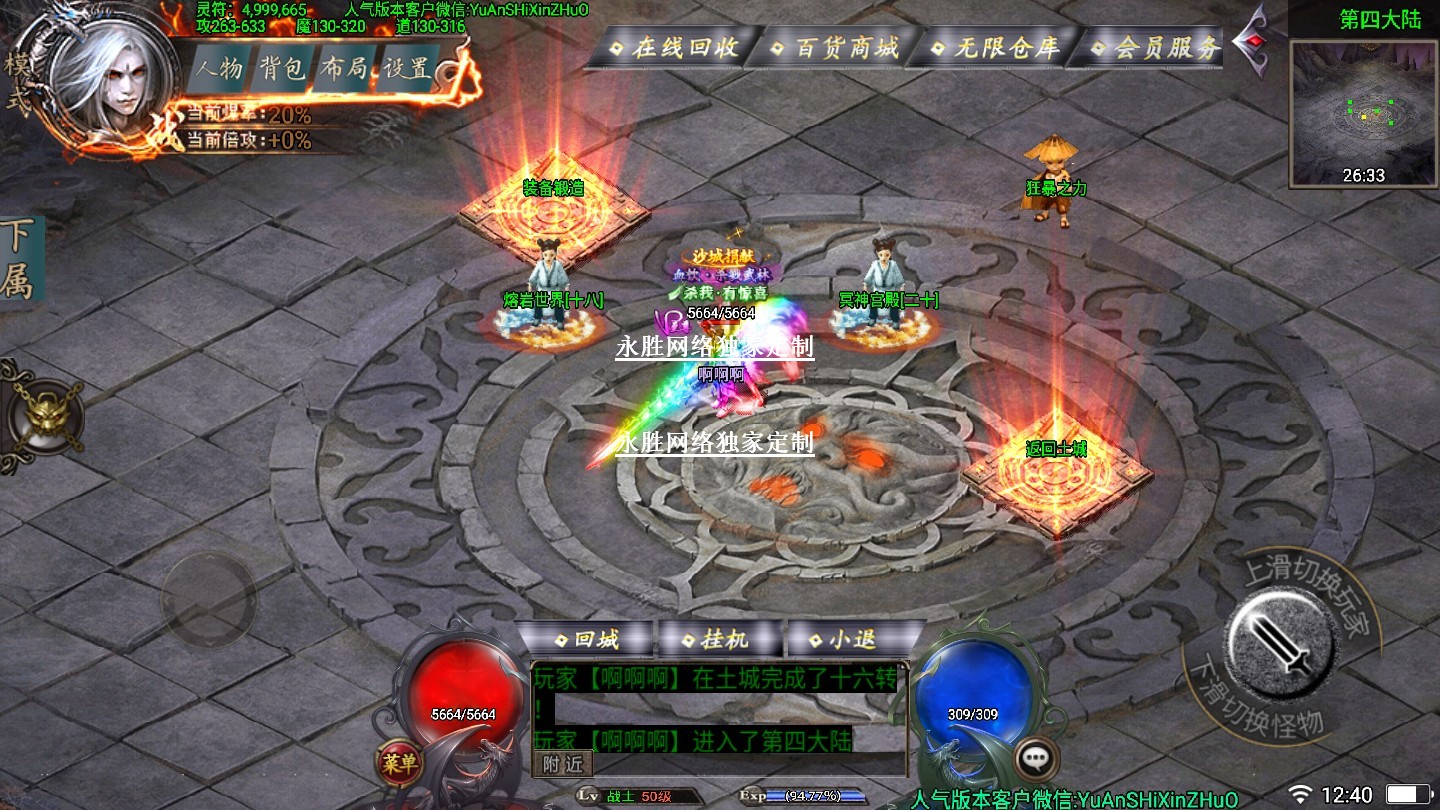Open the 背包 backpack
The width and height of the screenshot is (1440, 810).
(x=282, y=69)
